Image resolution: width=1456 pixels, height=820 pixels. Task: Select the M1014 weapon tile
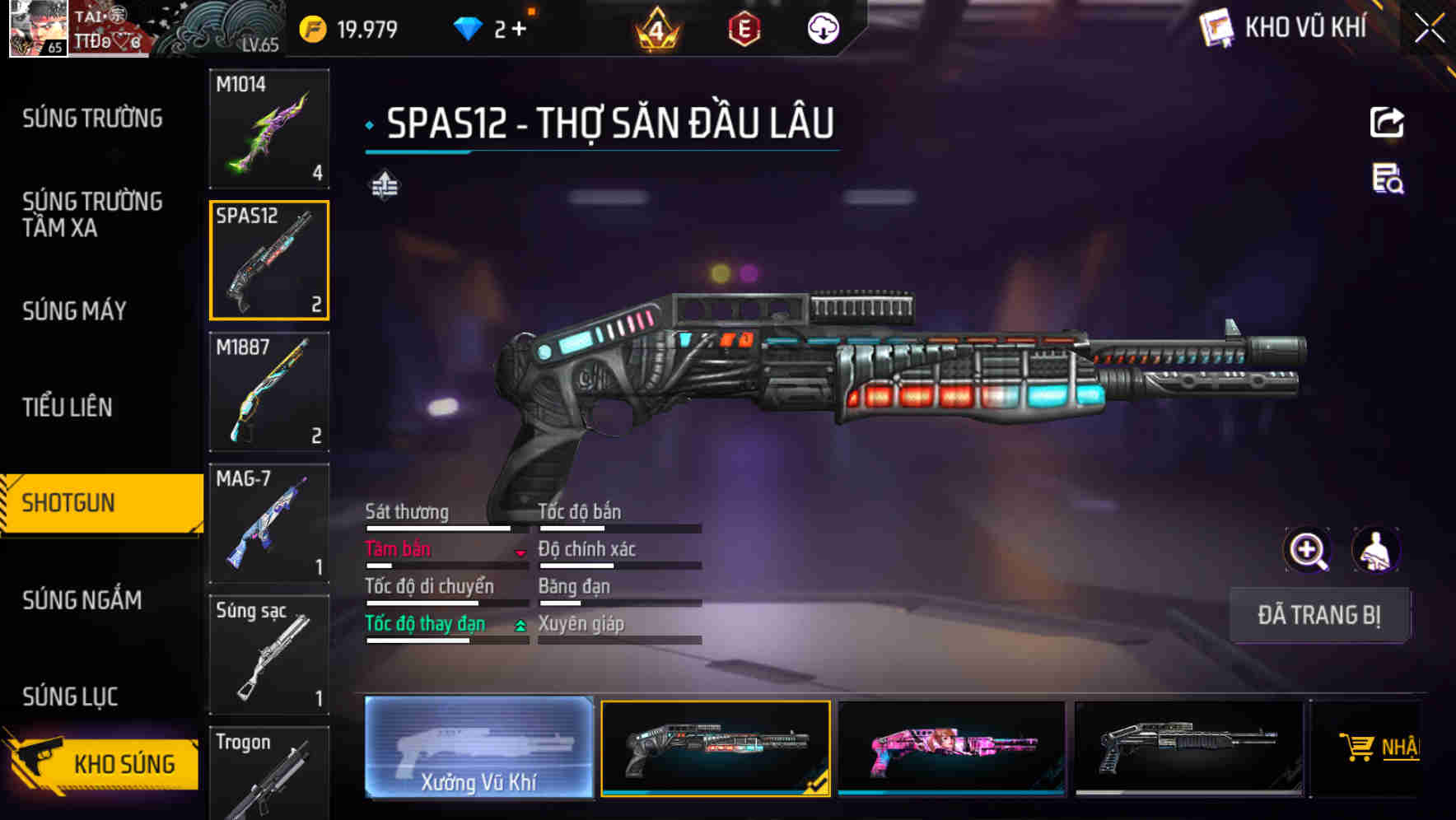tap(269, 128)
